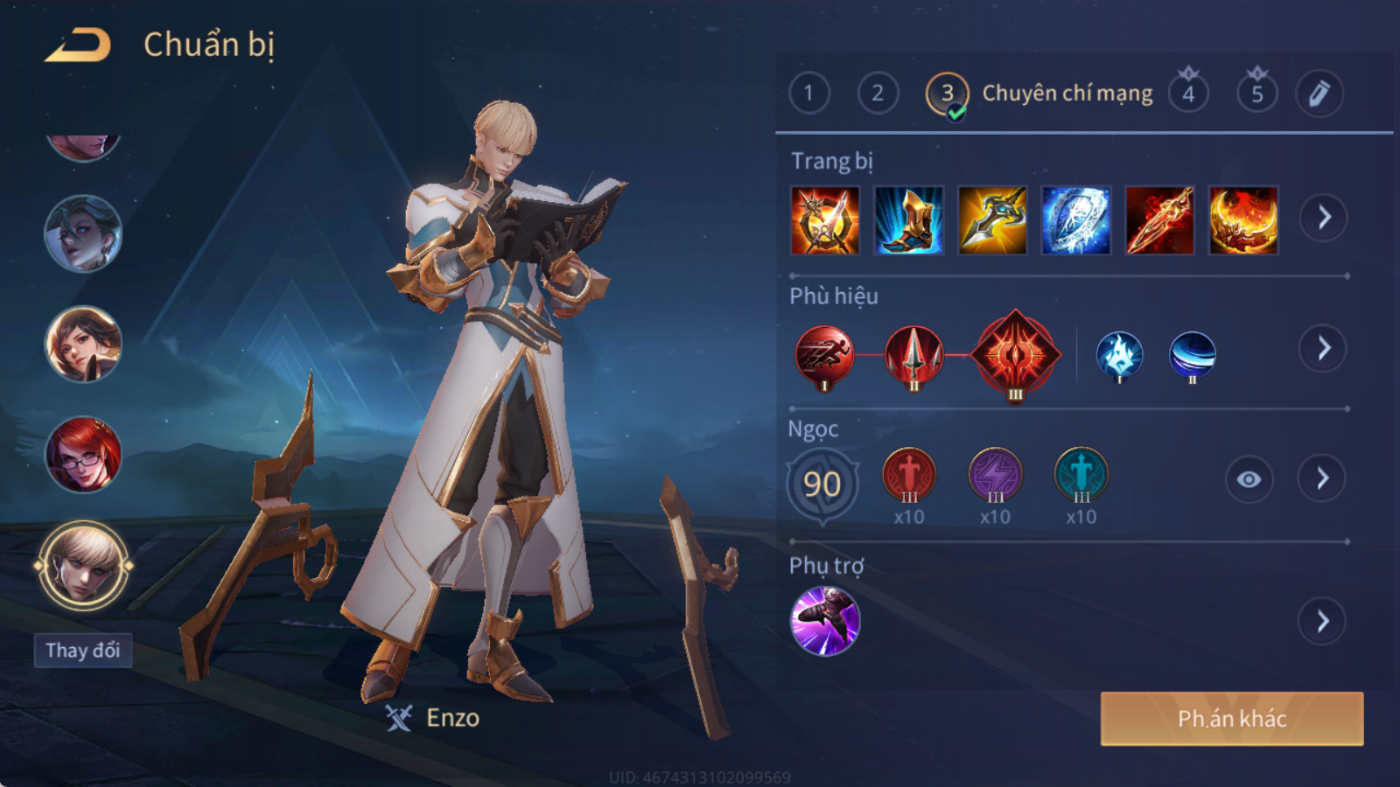Select preset tab 4
The height and width of the screenshot is (787, 1400).
1188,94
